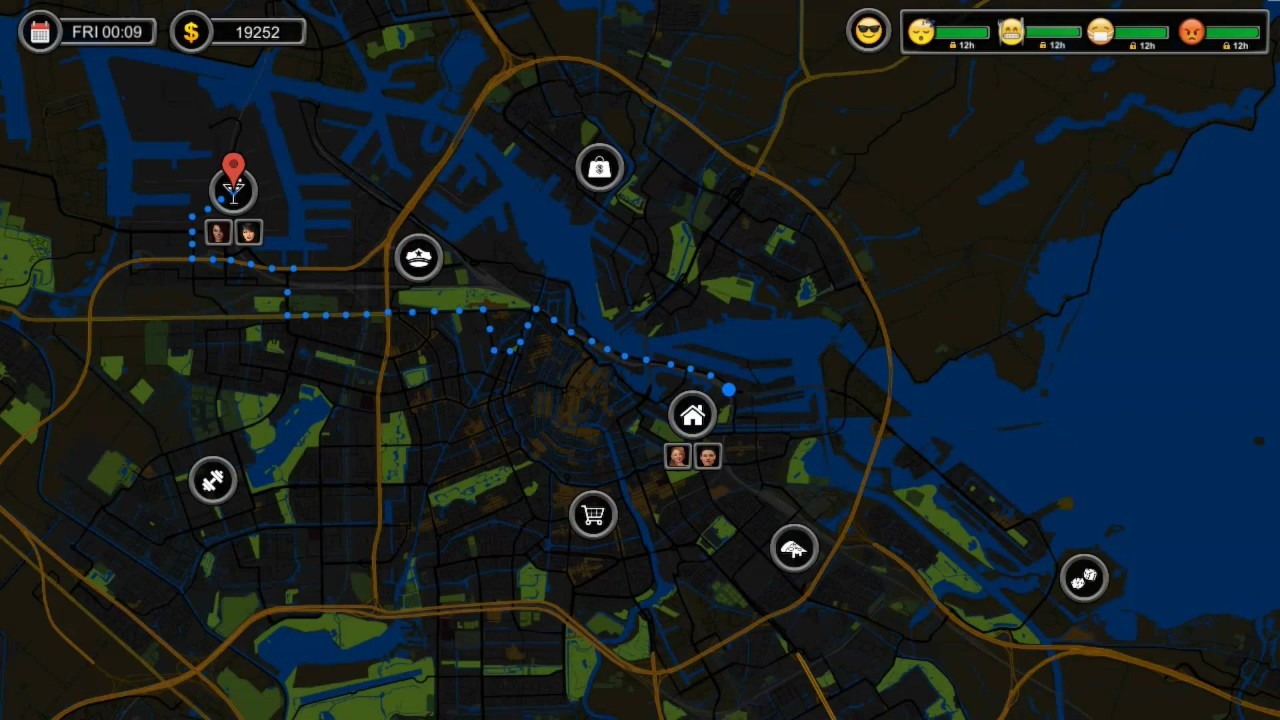Choose the dice casino marker
Screen dimensions: 1280x720
click(x=1084, y=577)
